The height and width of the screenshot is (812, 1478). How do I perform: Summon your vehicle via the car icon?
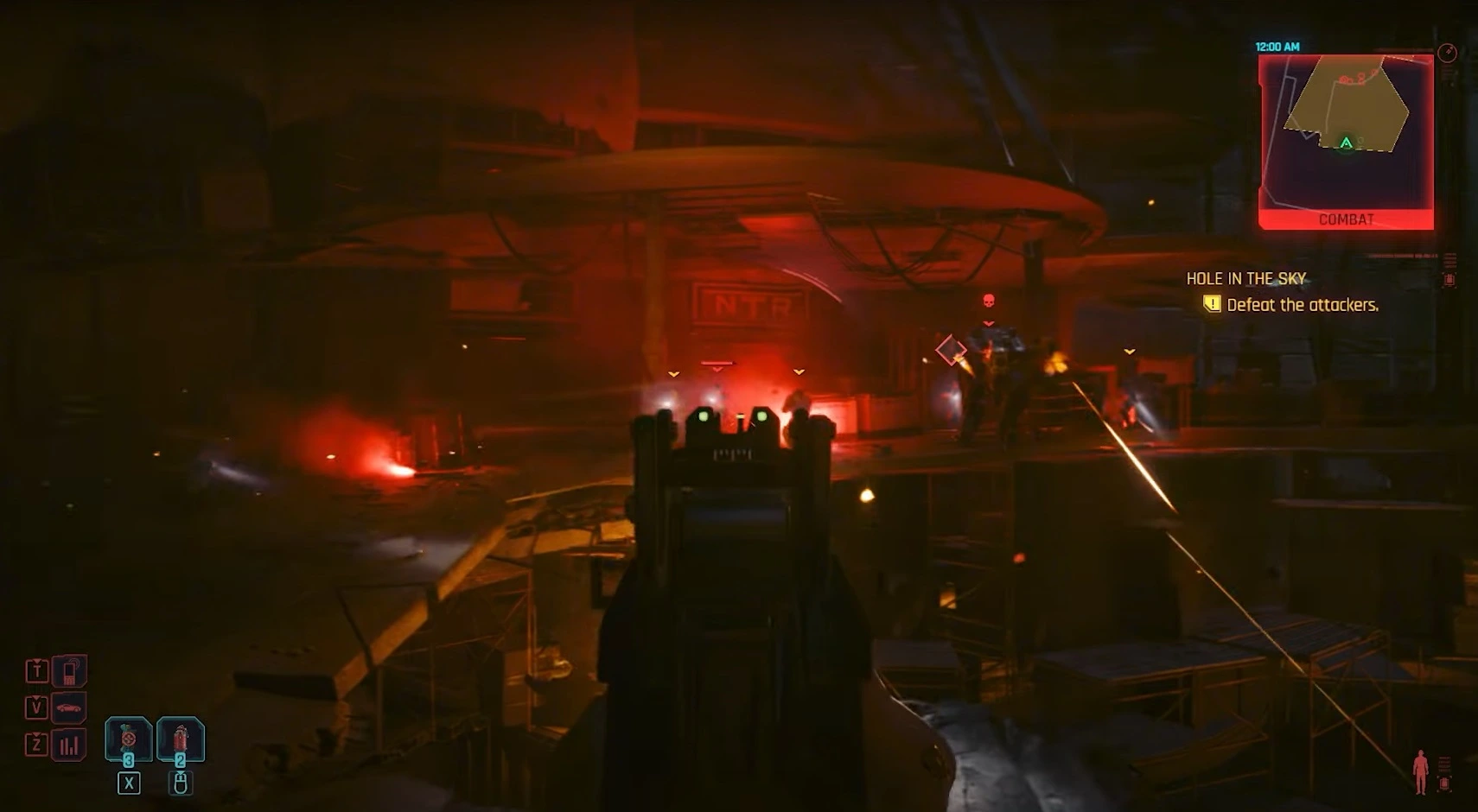pyautogui.click(x=70, y=707)
